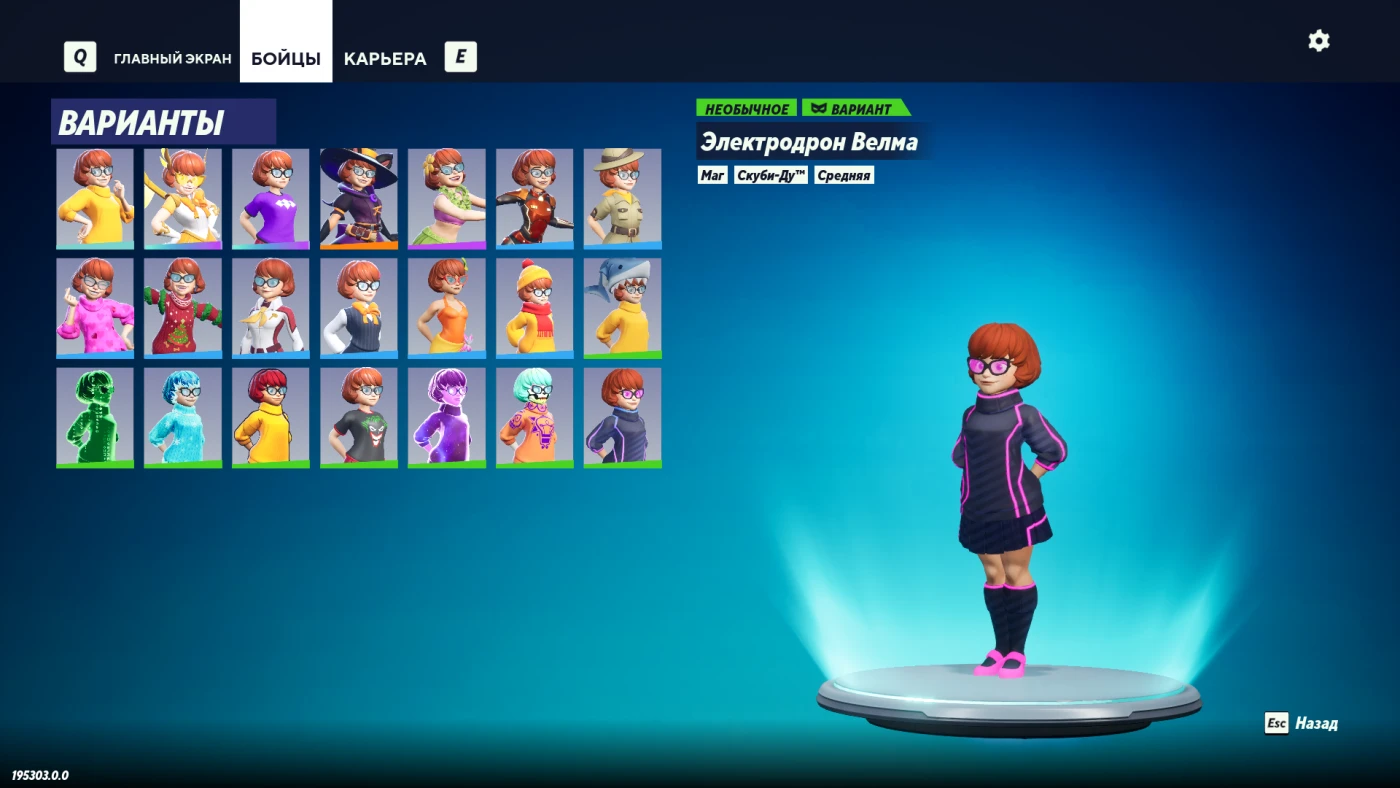Pick the red beanie and scarf Velma variant
Image resolution: width=1400 pixels, height=788 pixels.
click(535, 308)
